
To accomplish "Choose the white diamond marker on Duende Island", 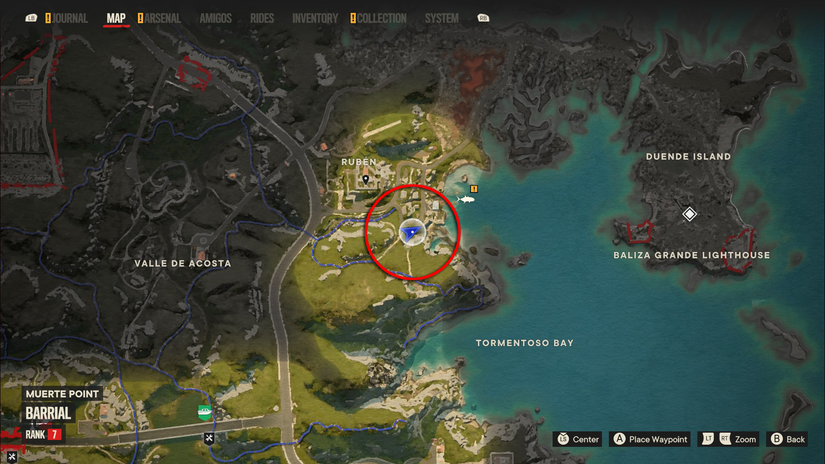I will point(689,214).
